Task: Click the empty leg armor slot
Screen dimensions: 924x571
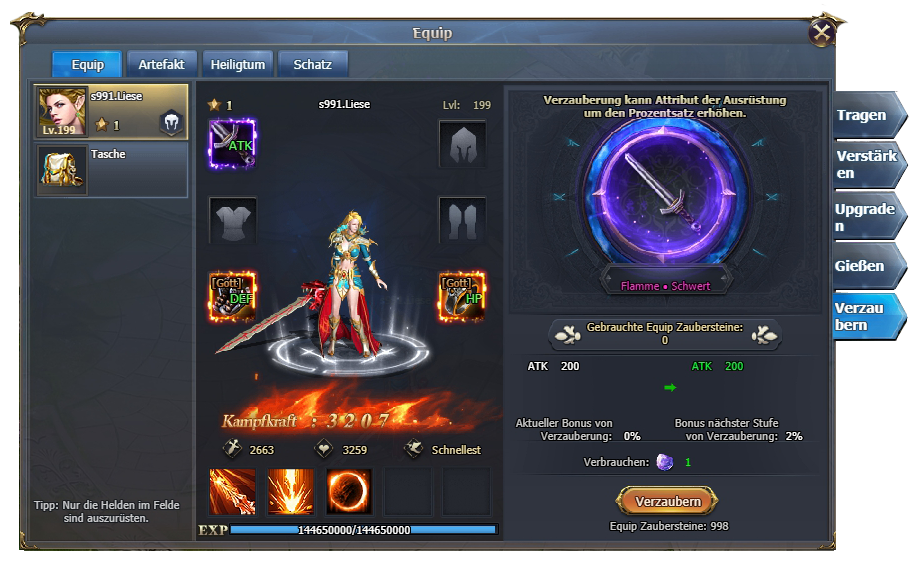Action: click(462, 220)
